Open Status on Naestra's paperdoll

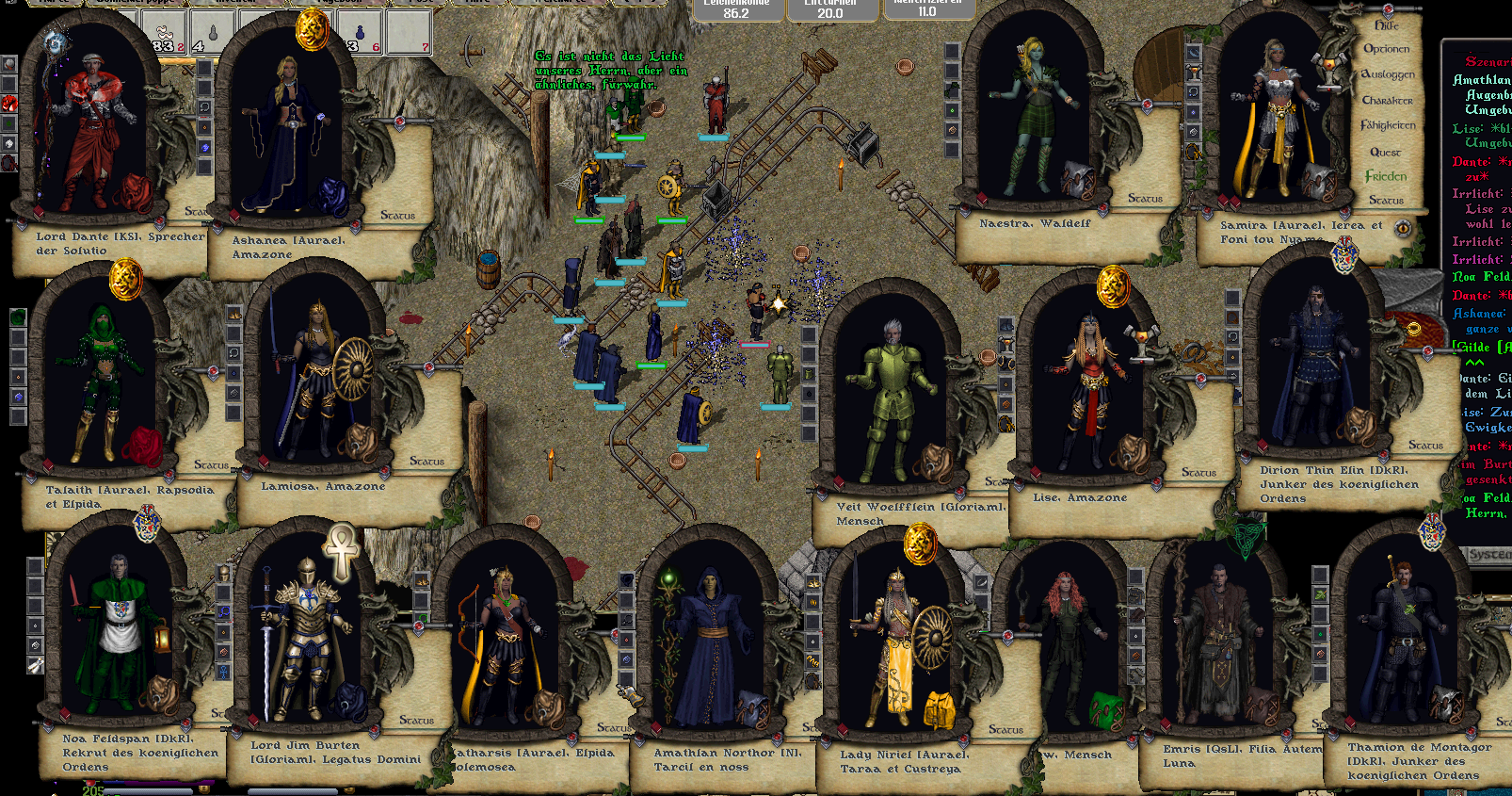[1145, 199]
